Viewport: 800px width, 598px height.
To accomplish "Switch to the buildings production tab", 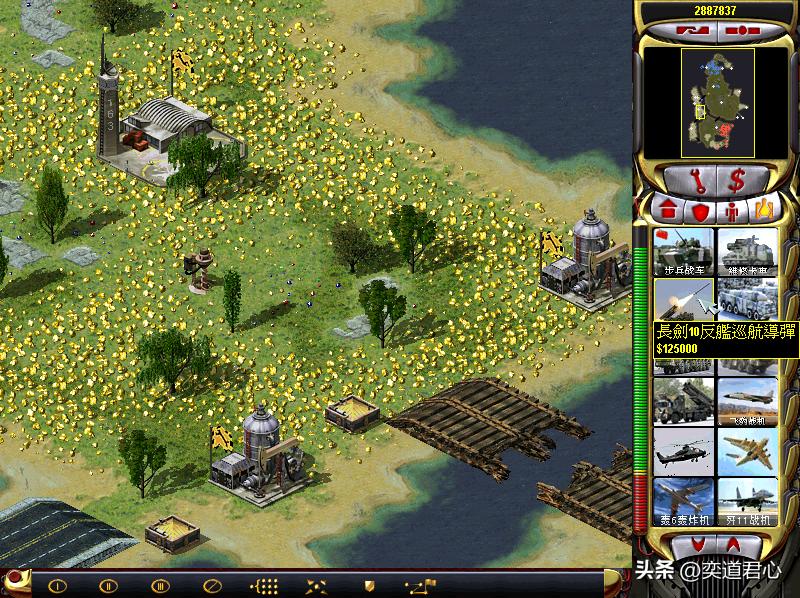I will click(x=669, y=212).
